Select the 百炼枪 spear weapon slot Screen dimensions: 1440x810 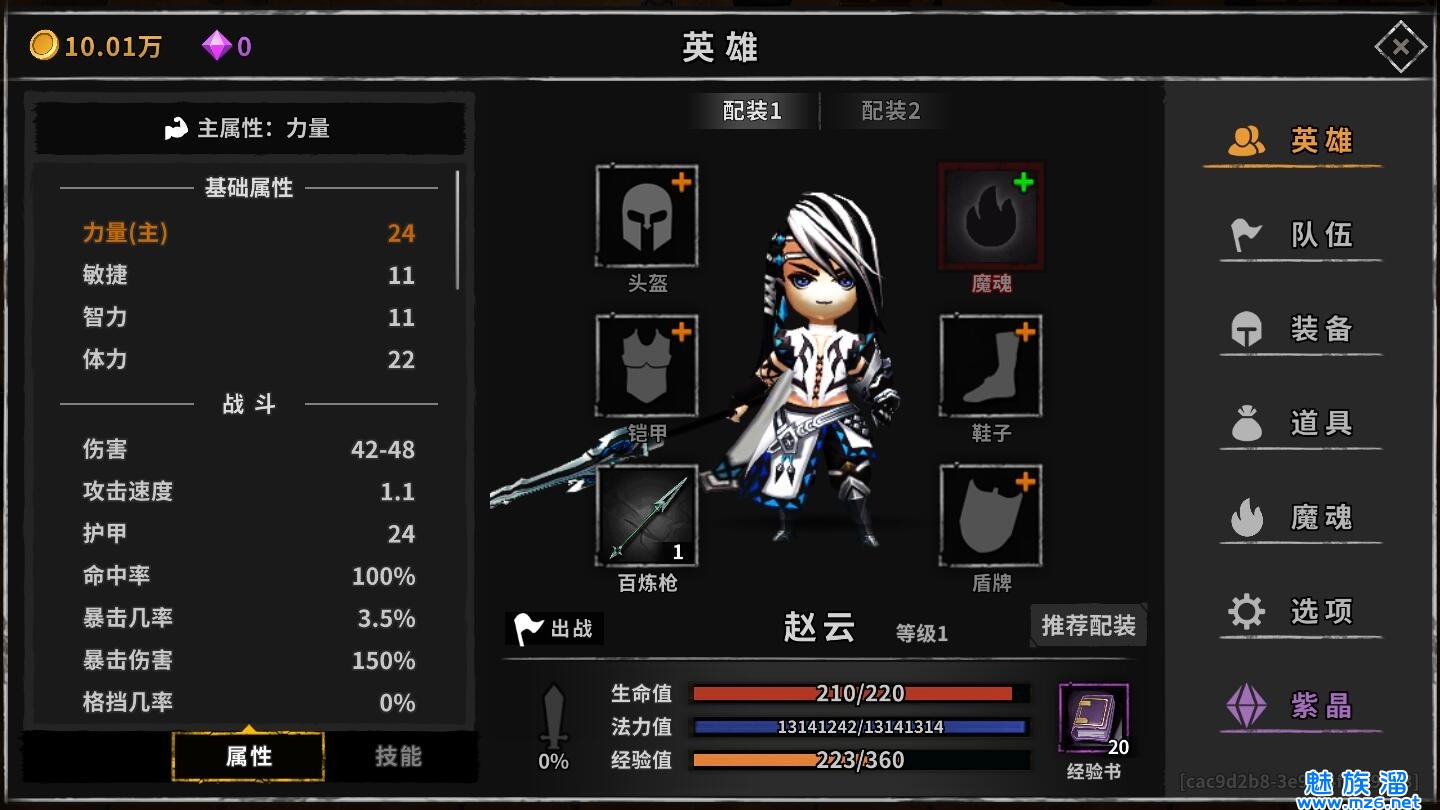click(x=647, y=516)
